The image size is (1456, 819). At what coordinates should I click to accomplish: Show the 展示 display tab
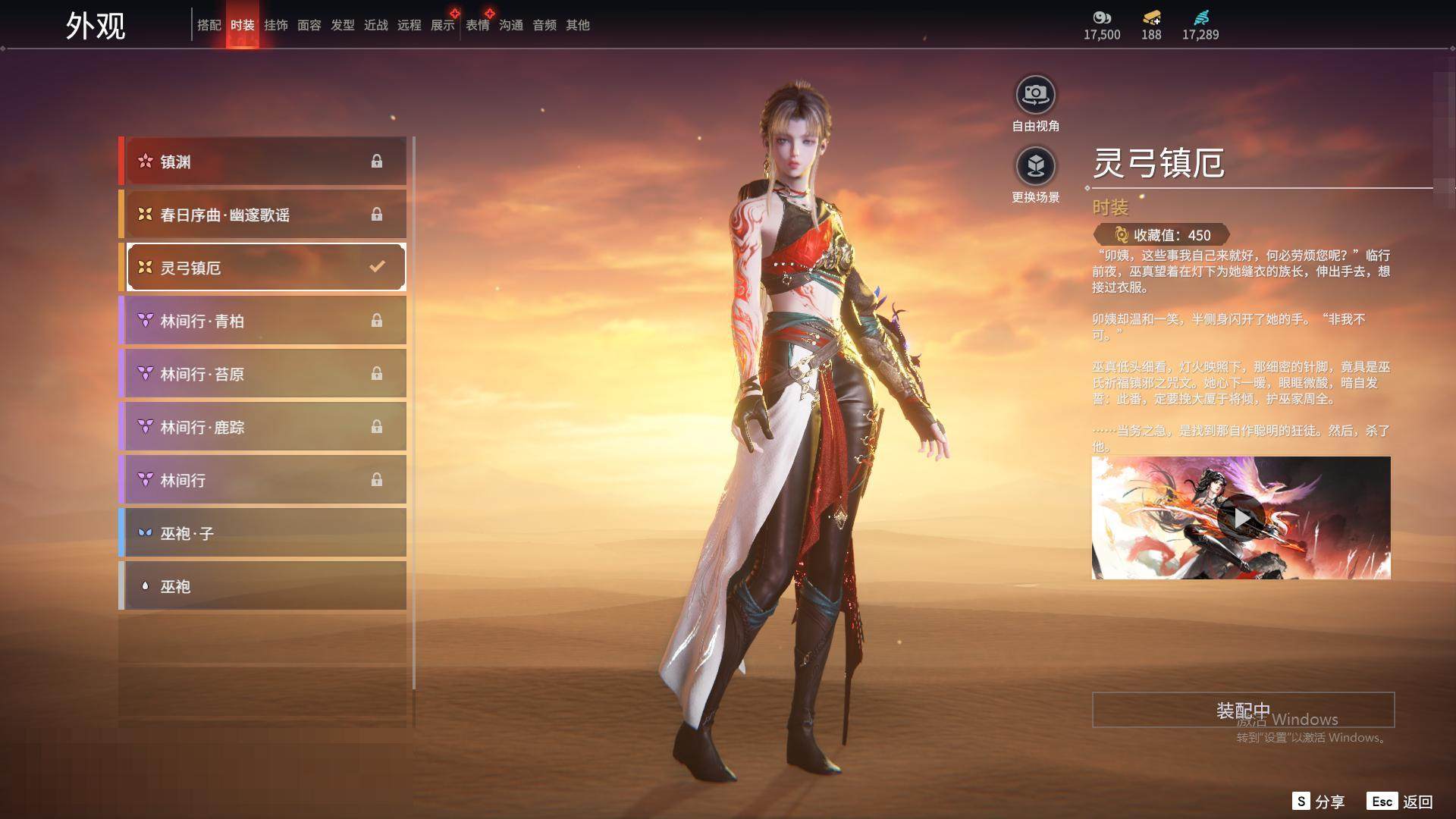coord(442,25)
